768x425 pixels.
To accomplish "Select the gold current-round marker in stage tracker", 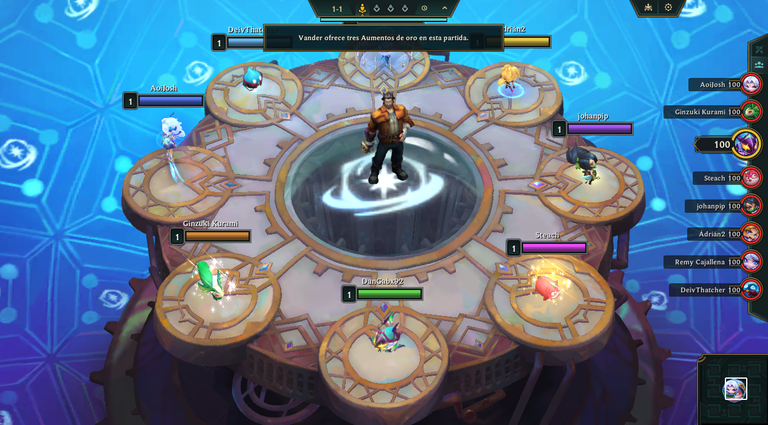I will point(362,9).
